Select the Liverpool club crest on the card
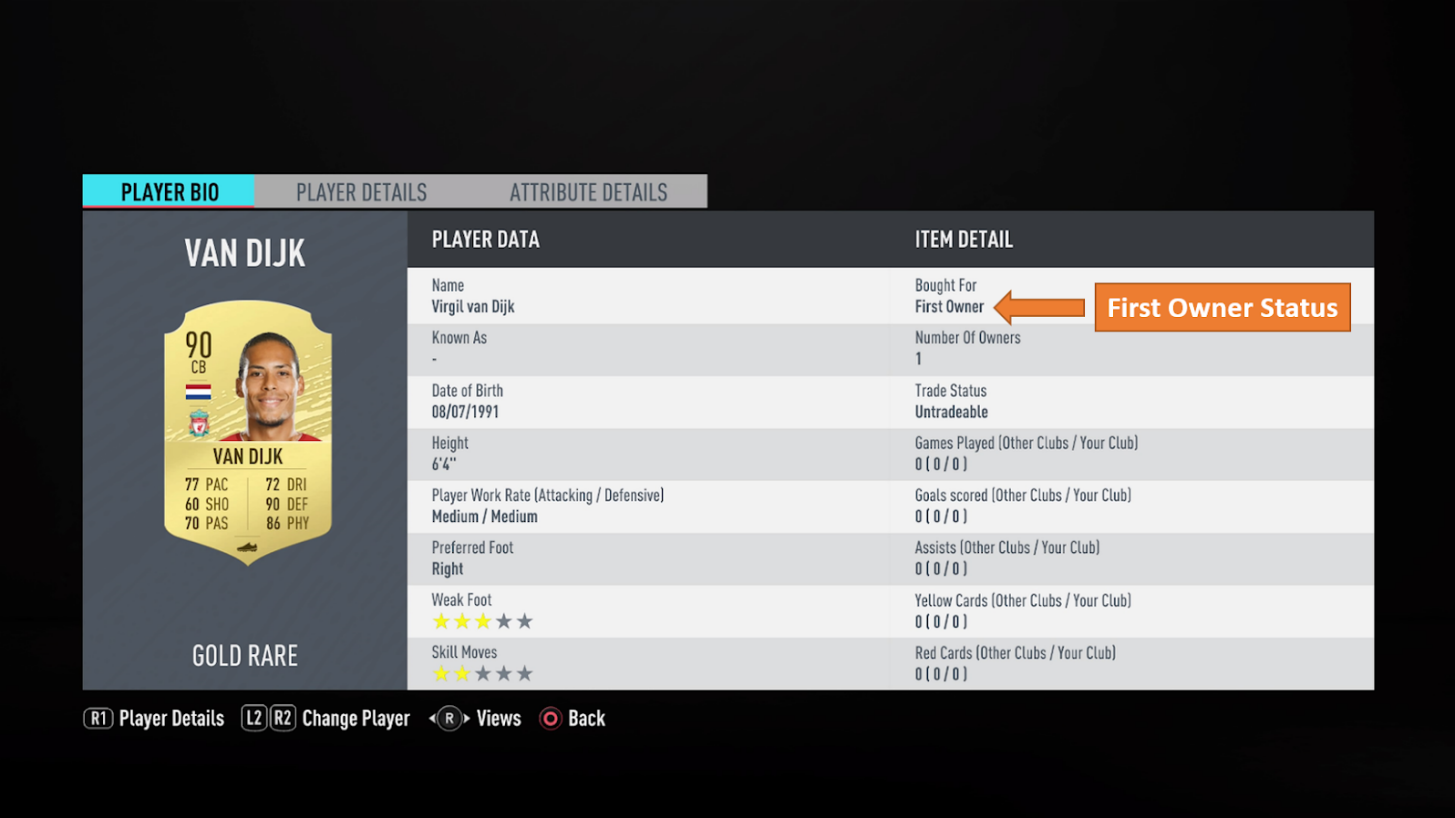The height and width of the screenshot is (818, 1455). (x=198, y=424)
